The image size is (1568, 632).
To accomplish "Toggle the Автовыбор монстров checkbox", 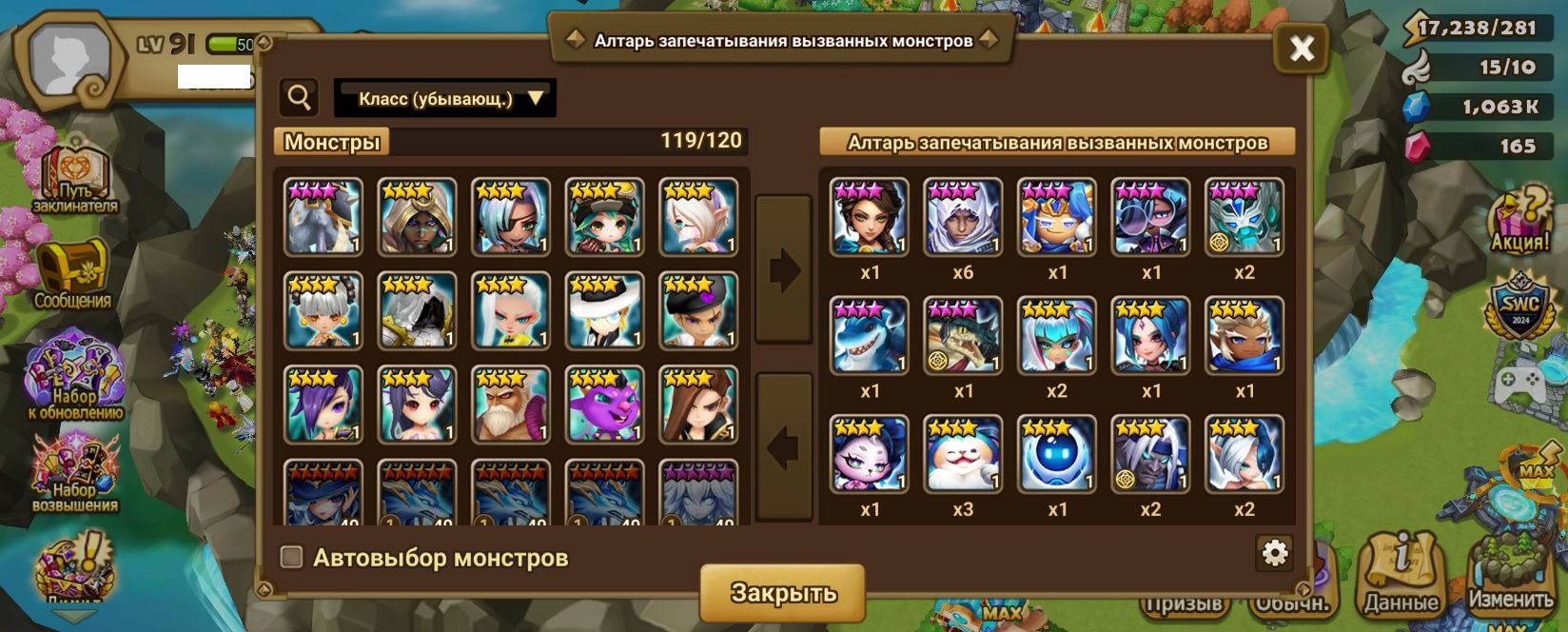I will coord(292,557).
